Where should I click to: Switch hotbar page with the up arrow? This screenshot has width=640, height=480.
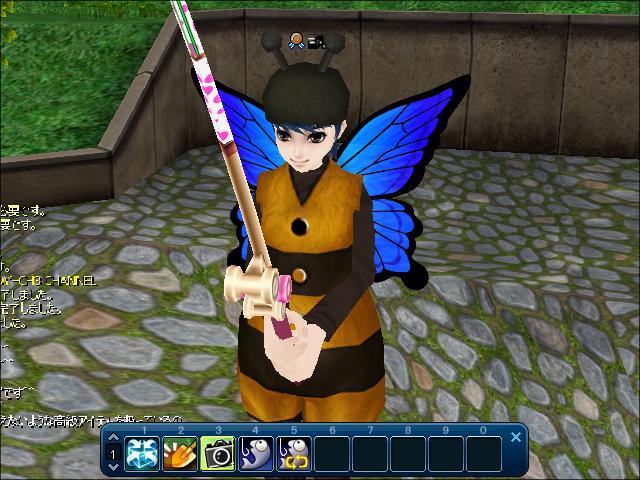(x=114, y=438)
